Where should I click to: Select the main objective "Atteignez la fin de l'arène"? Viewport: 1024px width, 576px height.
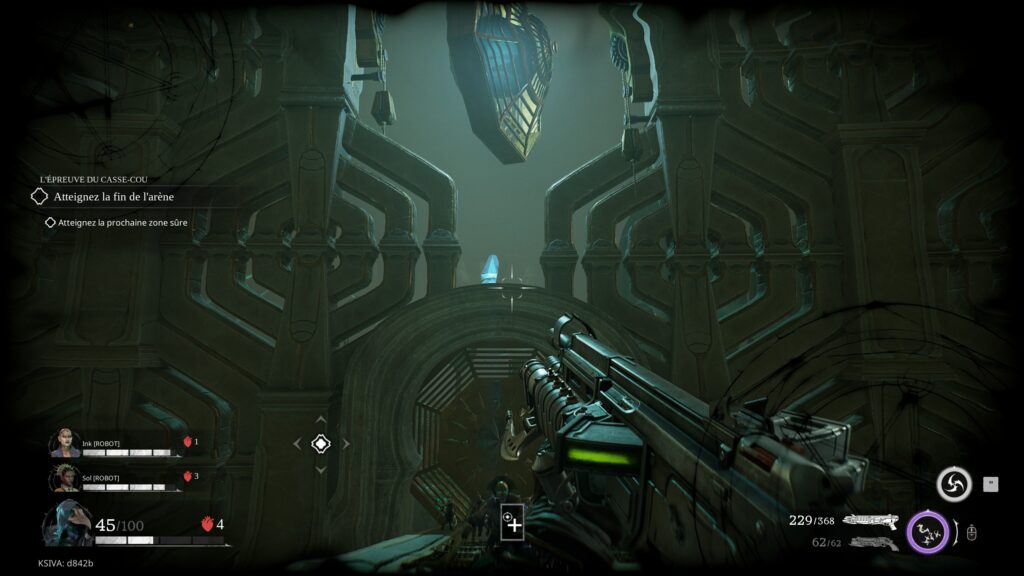113,197
